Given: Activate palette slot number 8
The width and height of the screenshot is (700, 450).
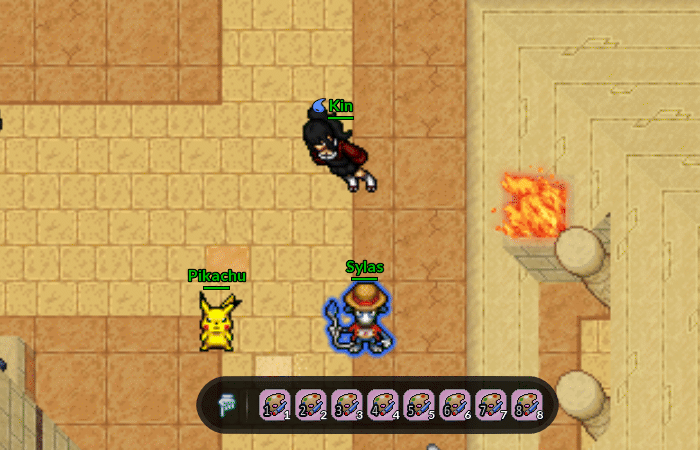Looking at the screenshot, I should (526, 405).
